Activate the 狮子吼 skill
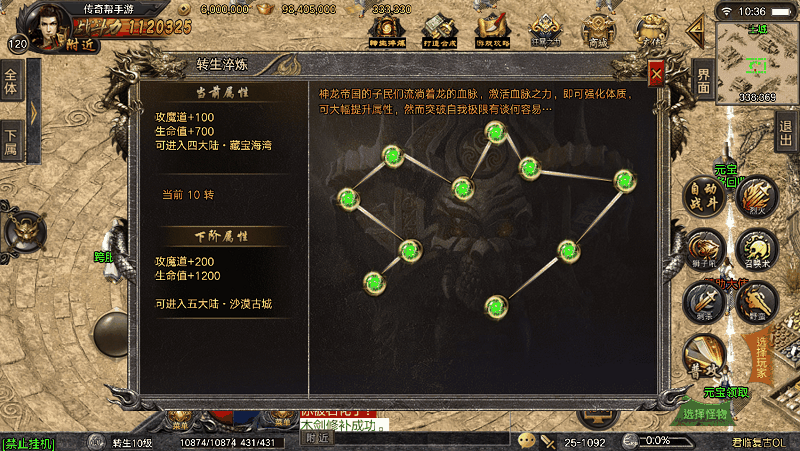Image resolution: width=800 pixels, height=451 pixels. pos(706,246)
